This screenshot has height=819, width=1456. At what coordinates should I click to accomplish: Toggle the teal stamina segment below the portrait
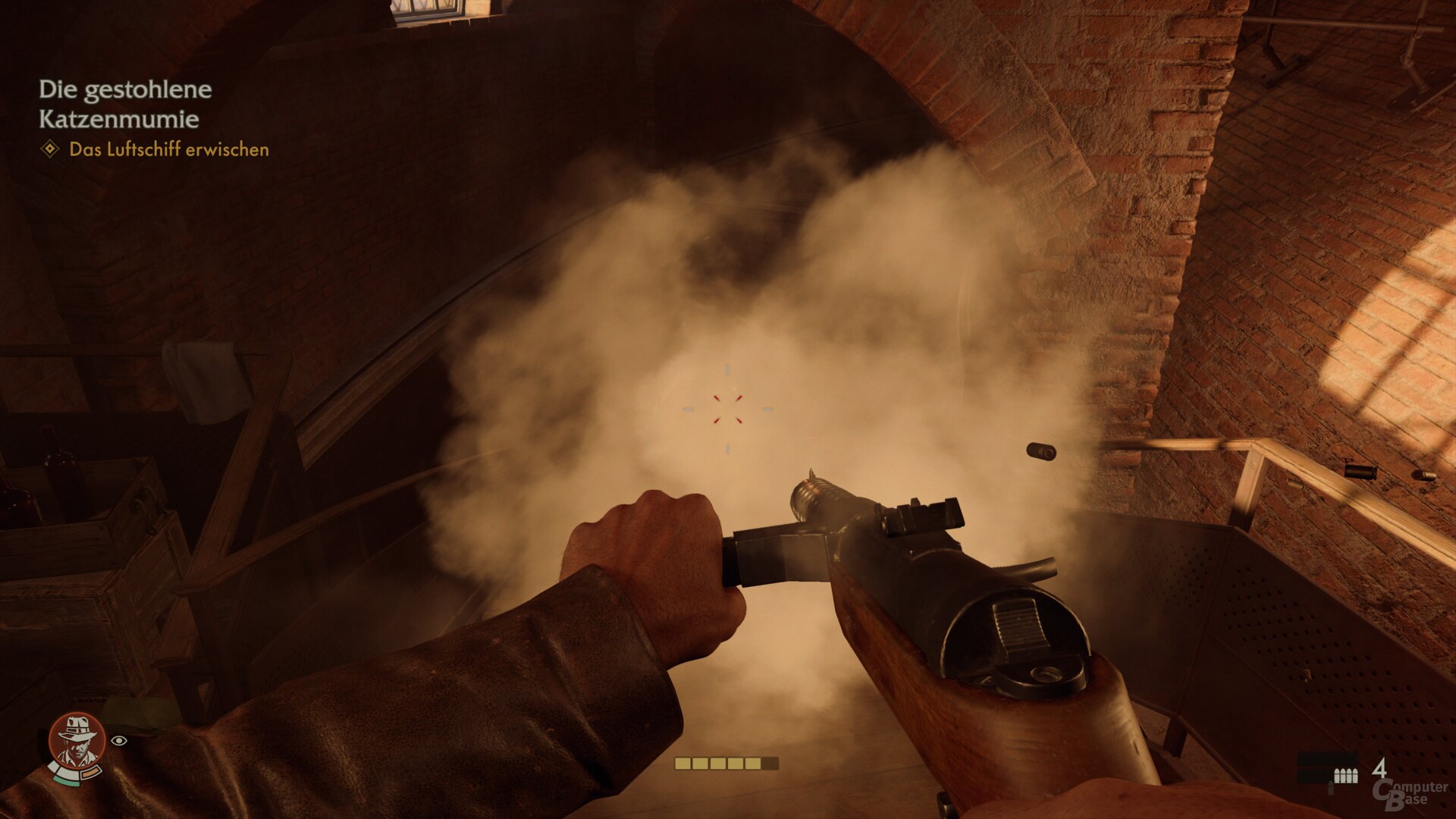click(66, 781)
